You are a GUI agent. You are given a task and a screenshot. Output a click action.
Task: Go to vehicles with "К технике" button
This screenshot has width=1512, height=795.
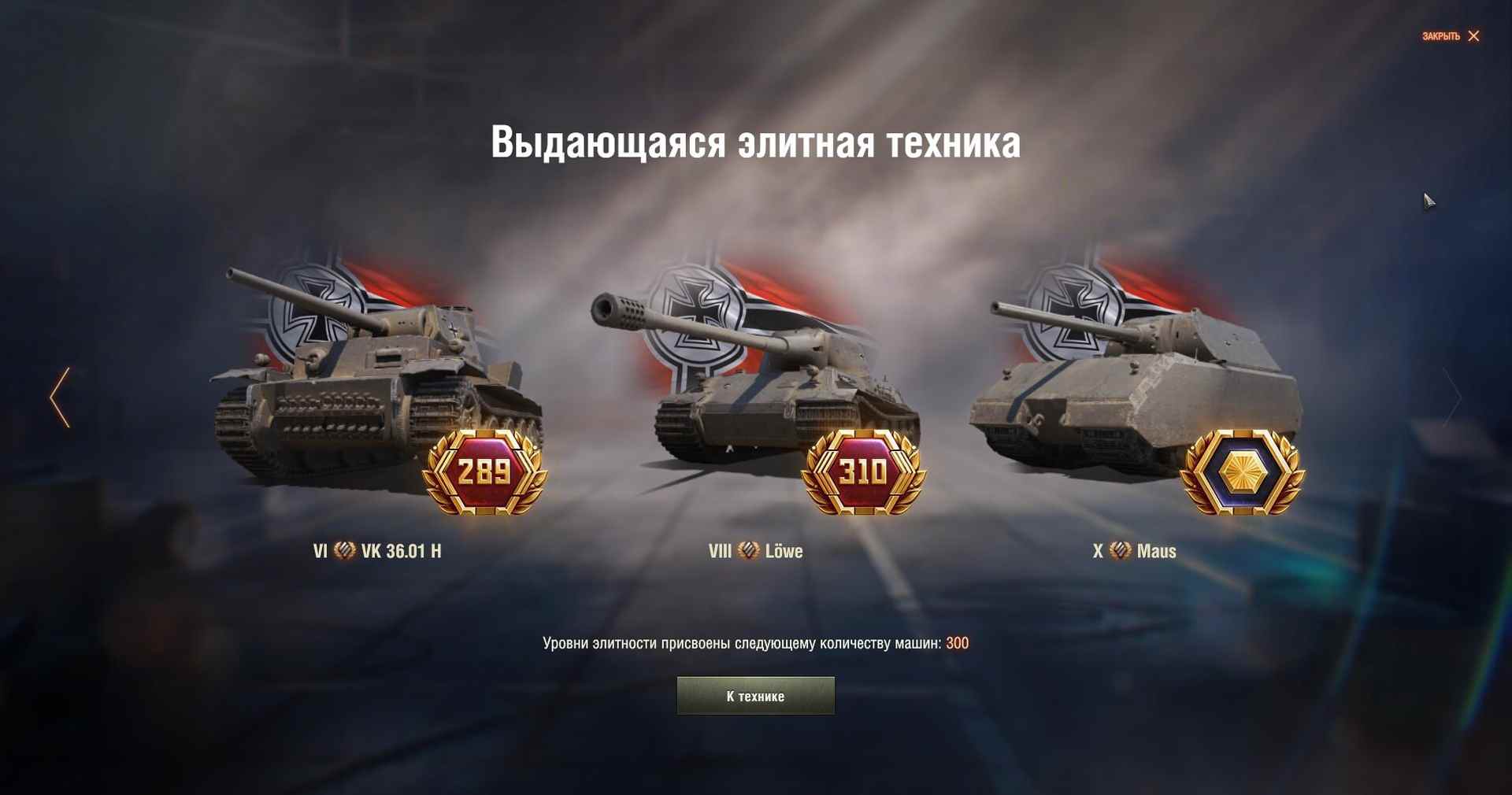pos(755,696)
